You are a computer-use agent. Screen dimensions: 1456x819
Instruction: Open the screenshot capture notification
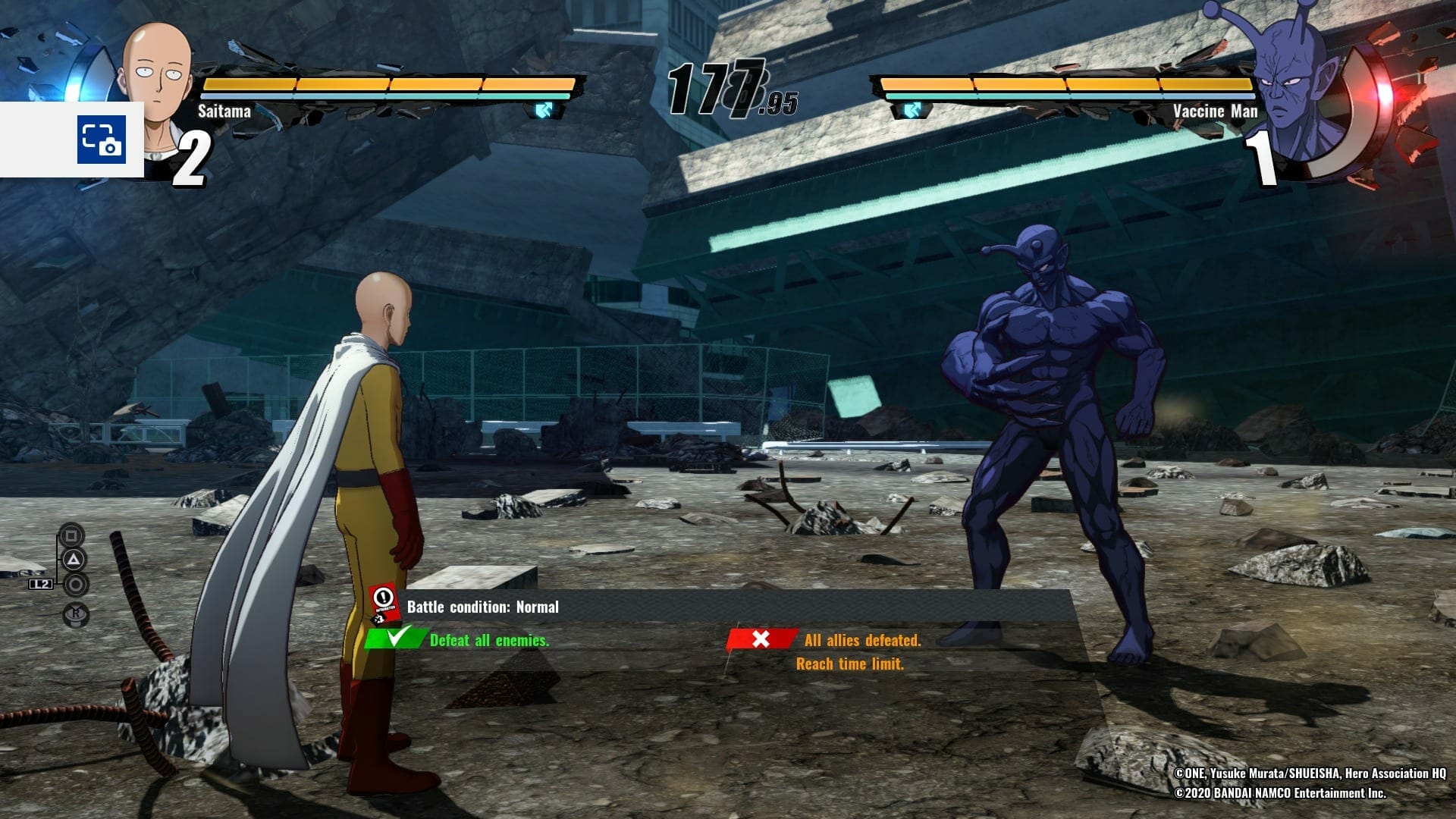[x=101, y=140]
